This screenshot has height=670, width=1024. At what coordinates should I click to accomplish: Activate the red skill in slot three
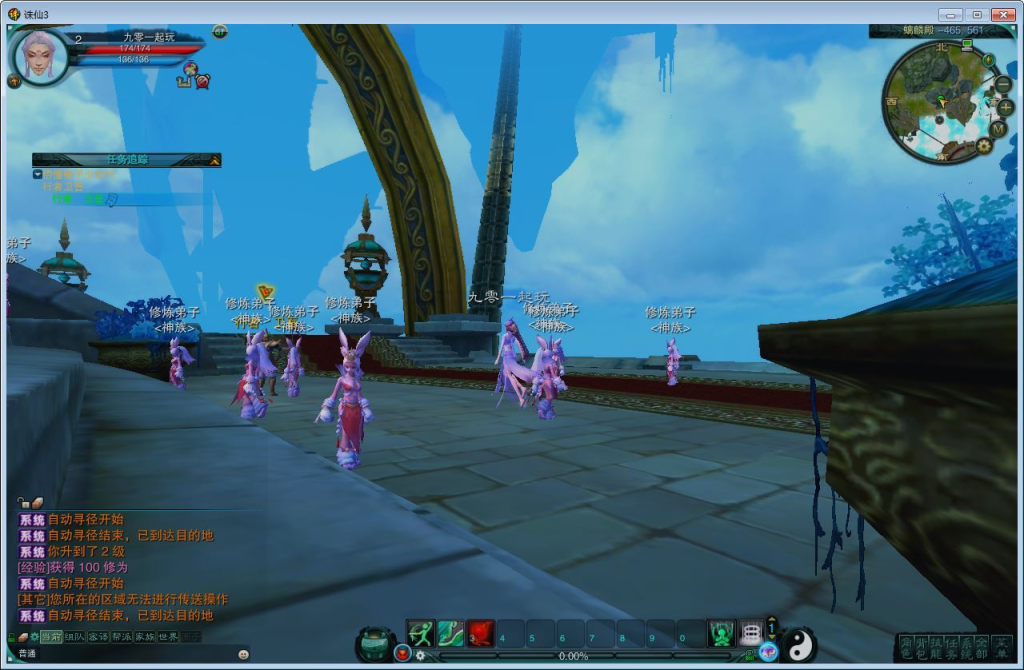click(x=481, y=633)
